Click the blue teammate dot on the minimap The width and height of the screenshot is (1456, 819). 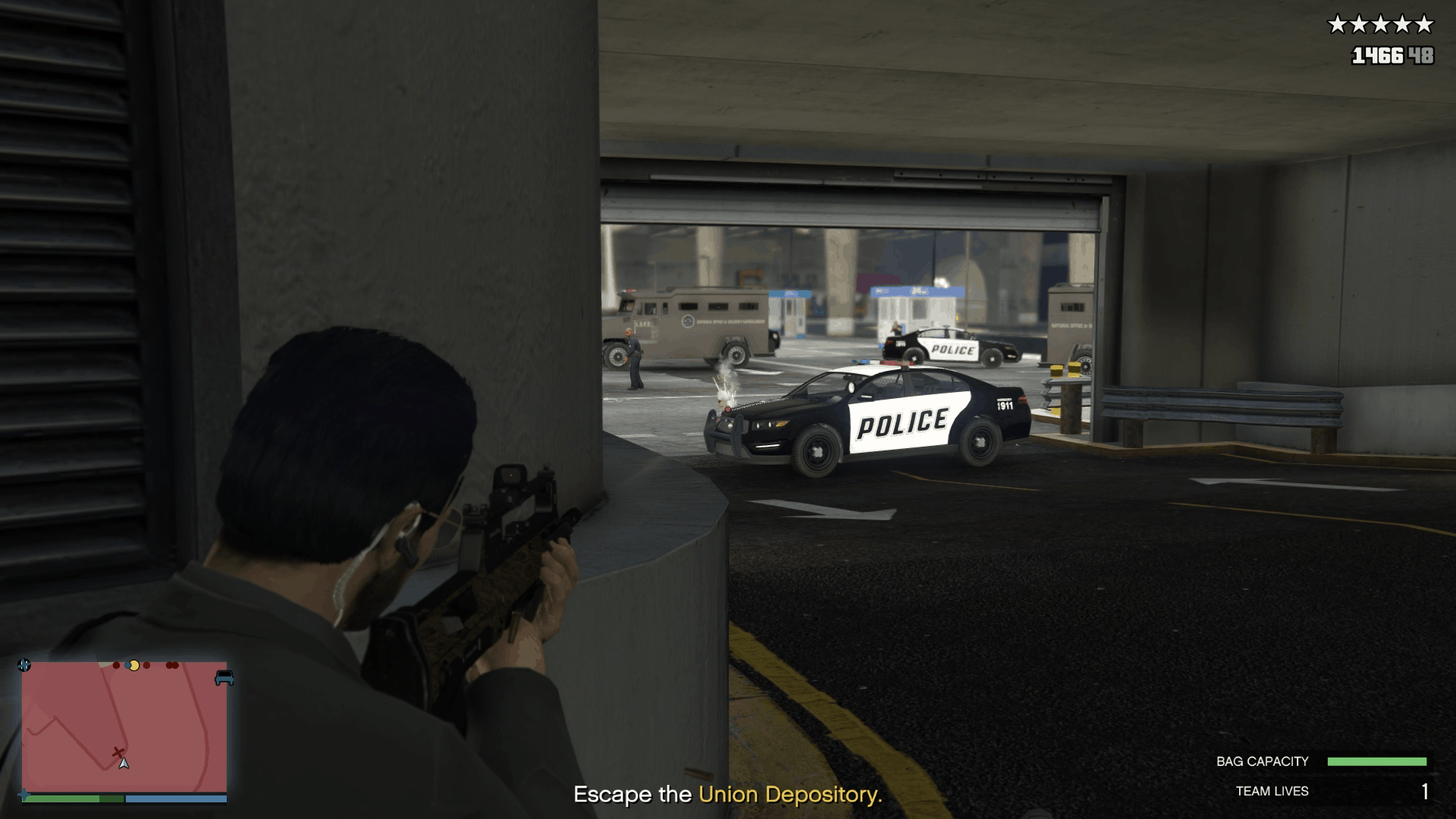[x=127, y=666]
